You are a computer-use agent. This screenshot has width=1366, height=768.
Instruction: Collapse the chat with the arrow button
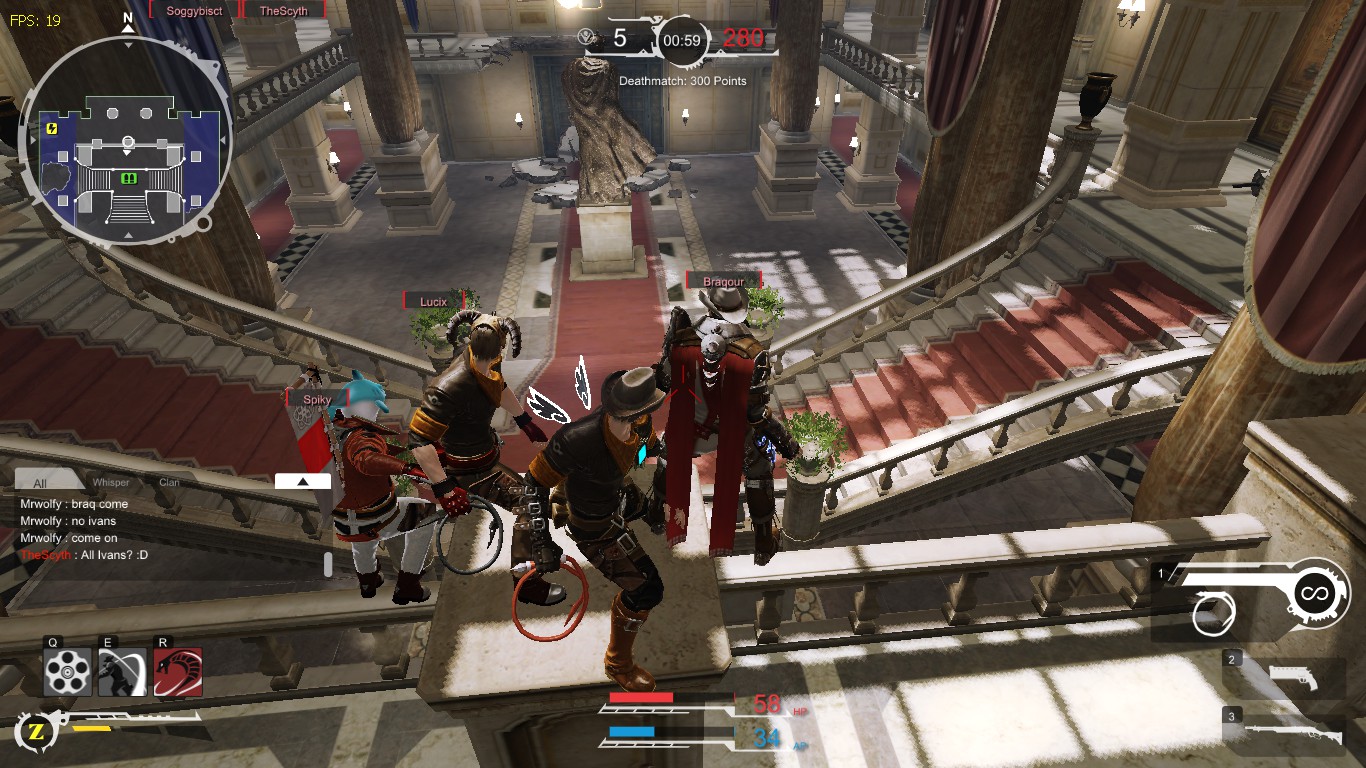pos(303,480)
